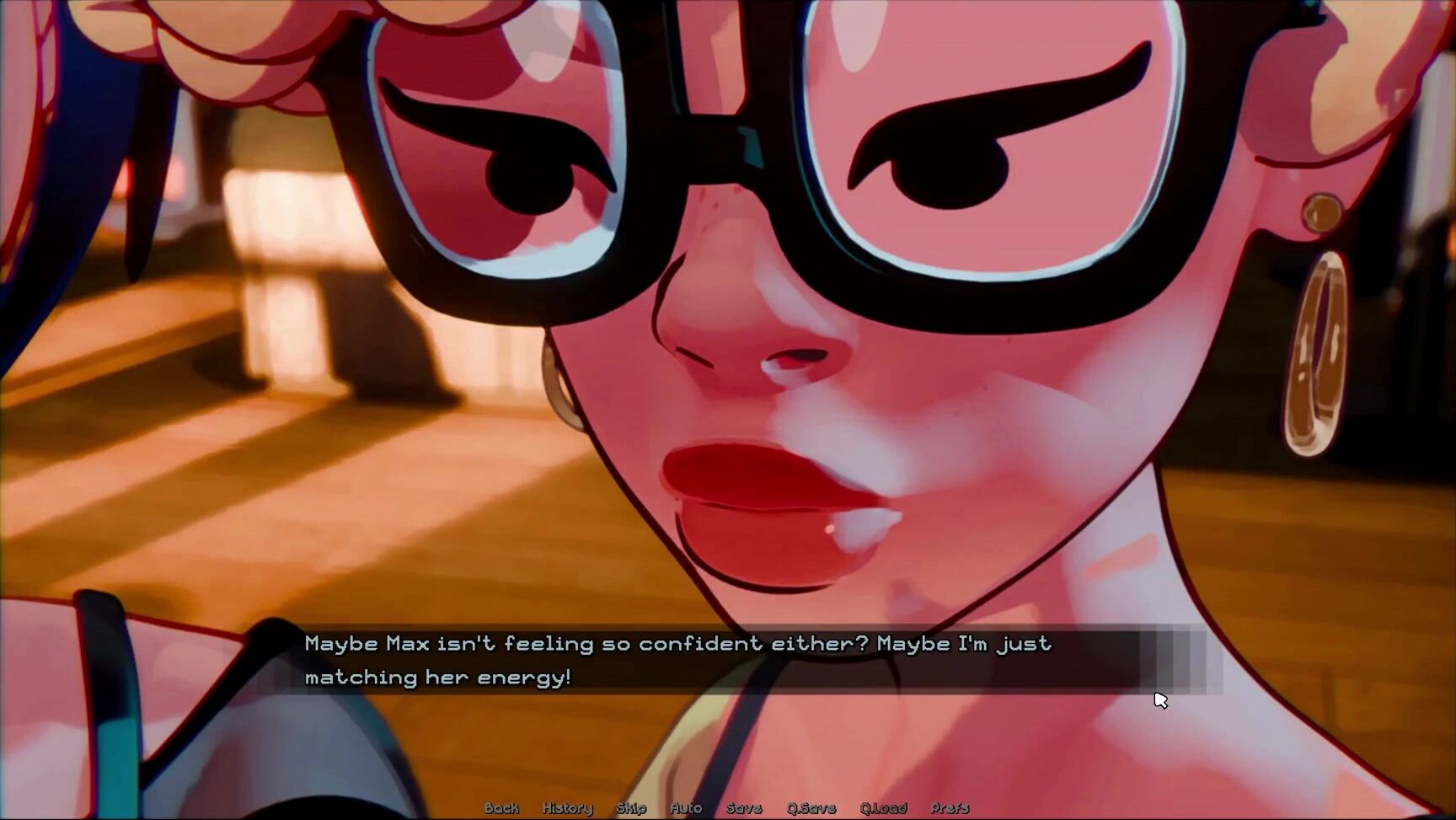Activate Skip mode

click(x=631, y=808)
